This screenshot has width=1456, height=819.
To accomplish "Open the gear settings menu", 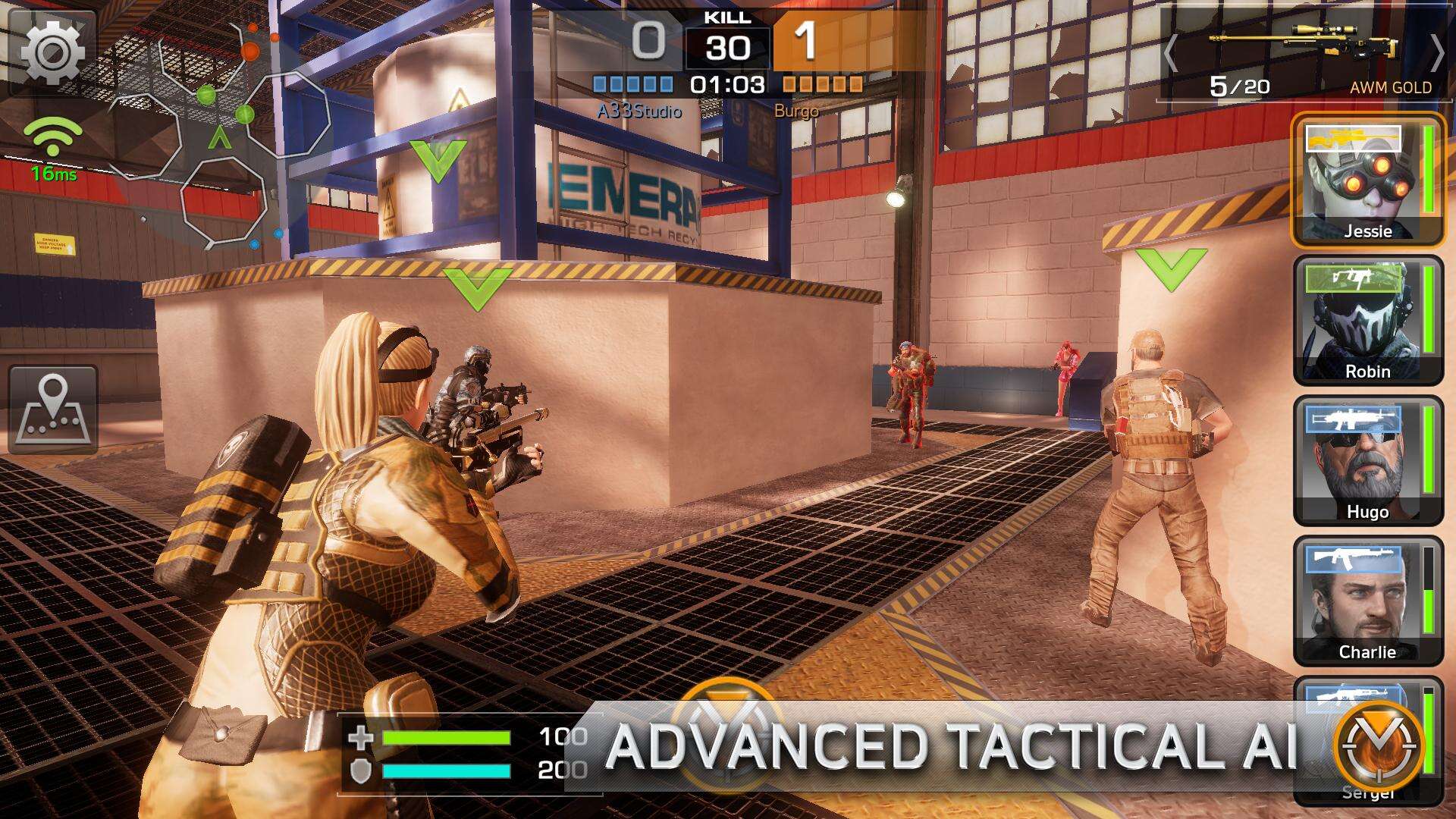I will 52,52.
